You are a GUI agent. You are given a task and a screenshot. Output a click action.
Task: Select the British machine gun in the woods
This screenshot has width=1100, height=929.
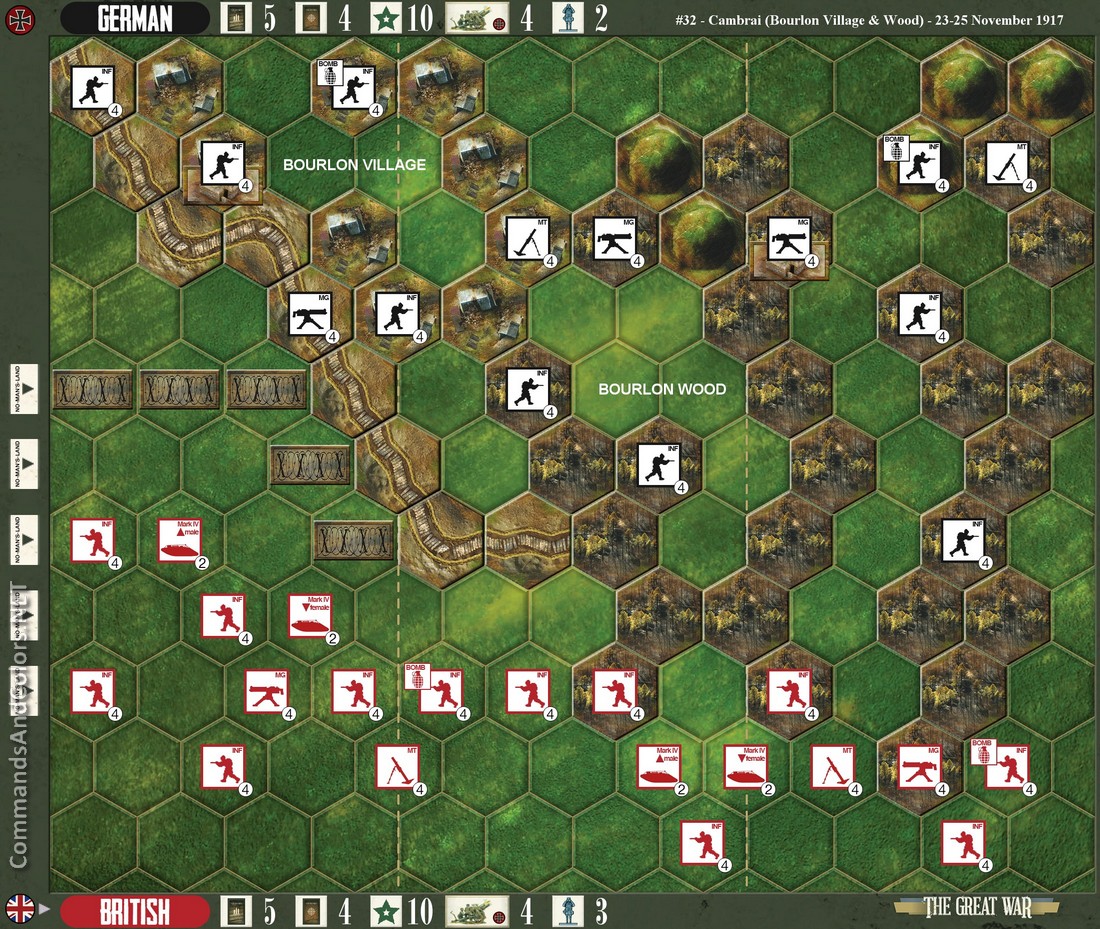[920, 768]
